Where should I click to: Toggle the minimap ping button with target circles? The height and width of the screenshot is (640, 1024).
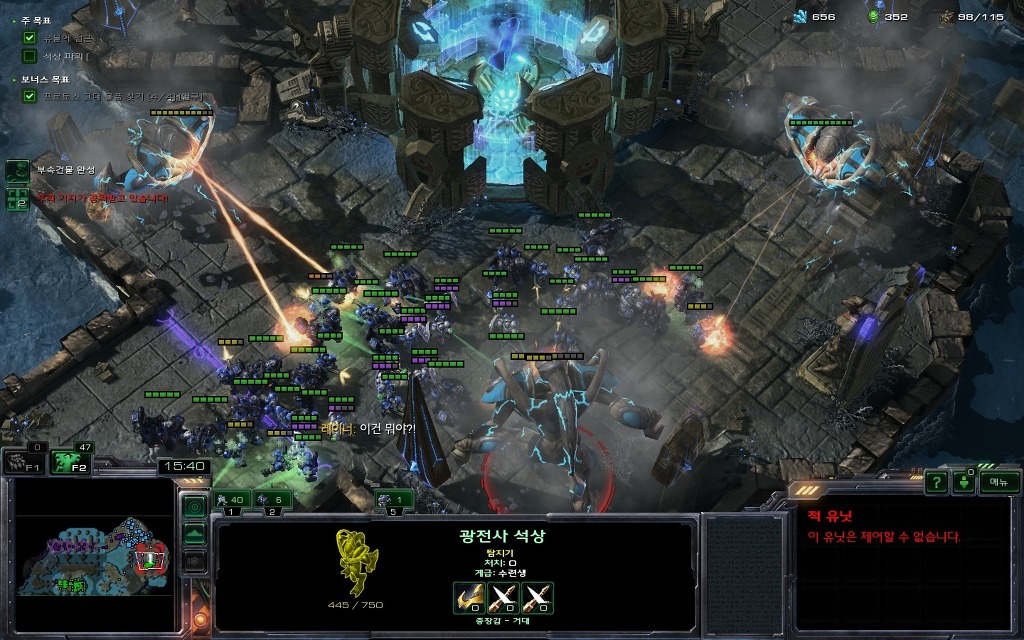point(194,506)
